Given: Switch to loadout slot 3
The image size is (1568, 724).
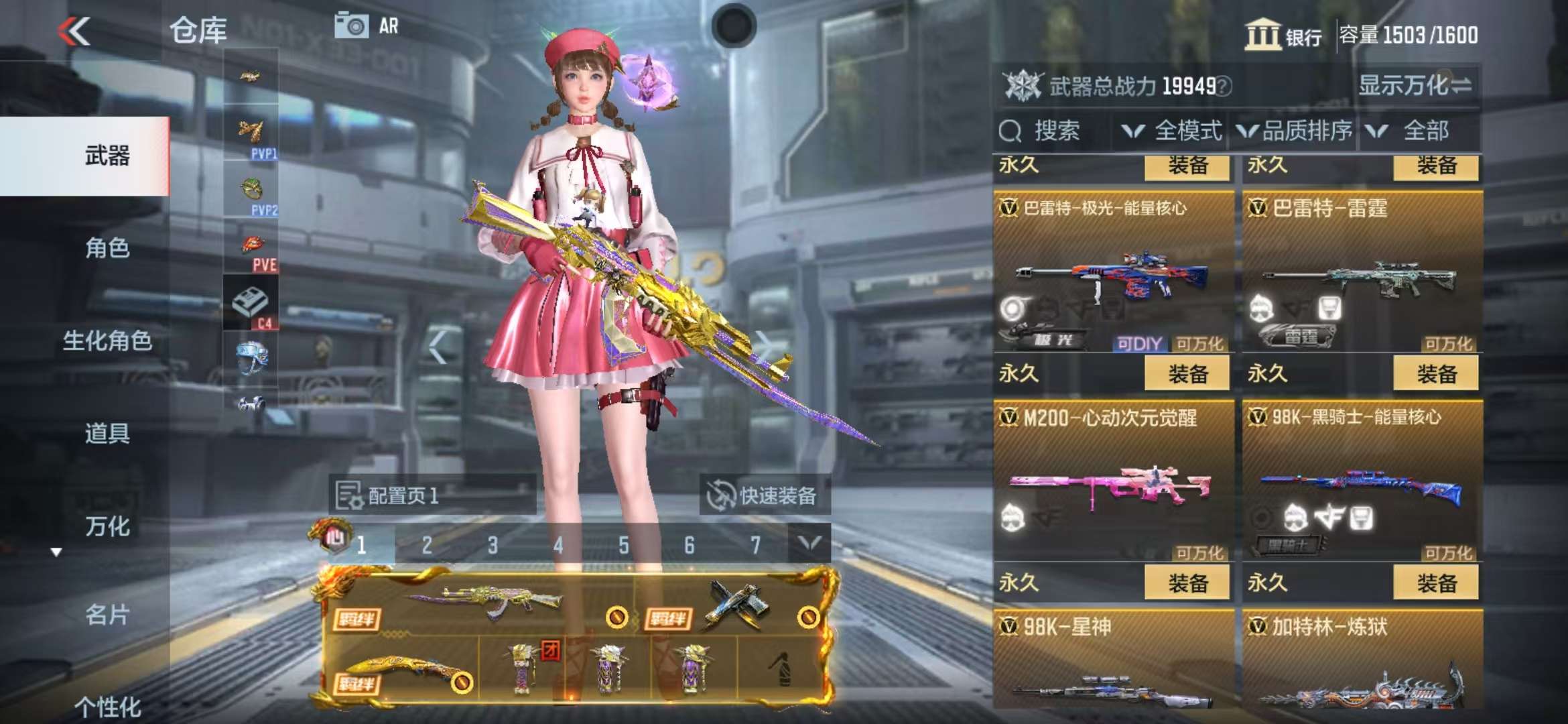Looking at the screenshot, I should pyautogui.click(x=493, y=545).
